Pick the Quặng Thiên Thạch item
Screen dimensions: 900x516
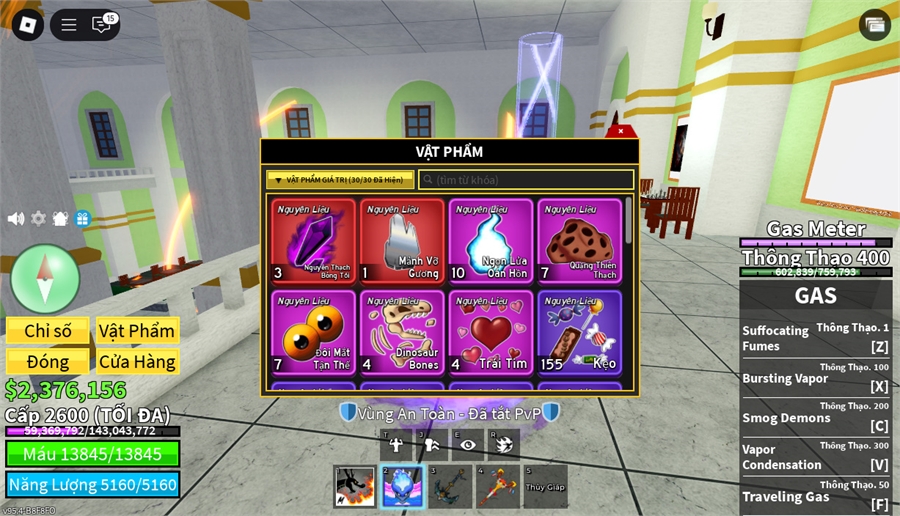[x=580, y=241]
